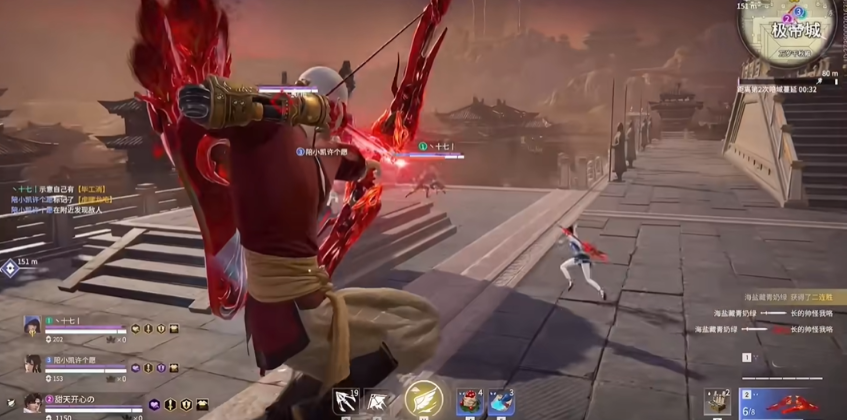Select the grapple skill icon beside the arrows

379,402
